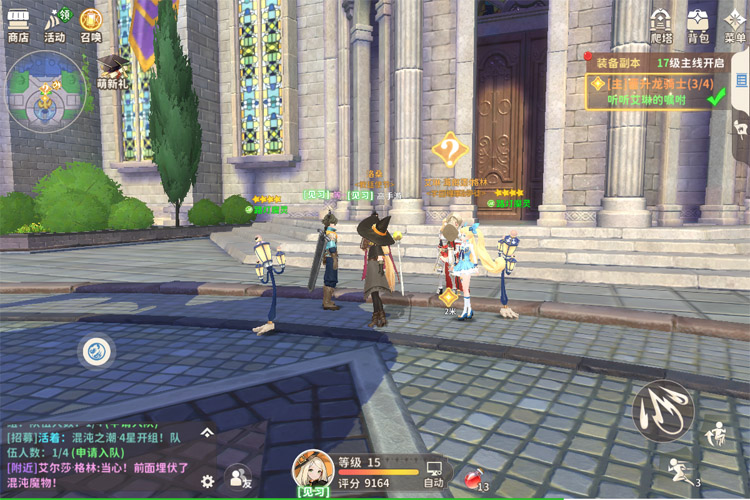The image size is (750, 500).
Task: Open the 活动 events menu
Action: coord(54,24)
